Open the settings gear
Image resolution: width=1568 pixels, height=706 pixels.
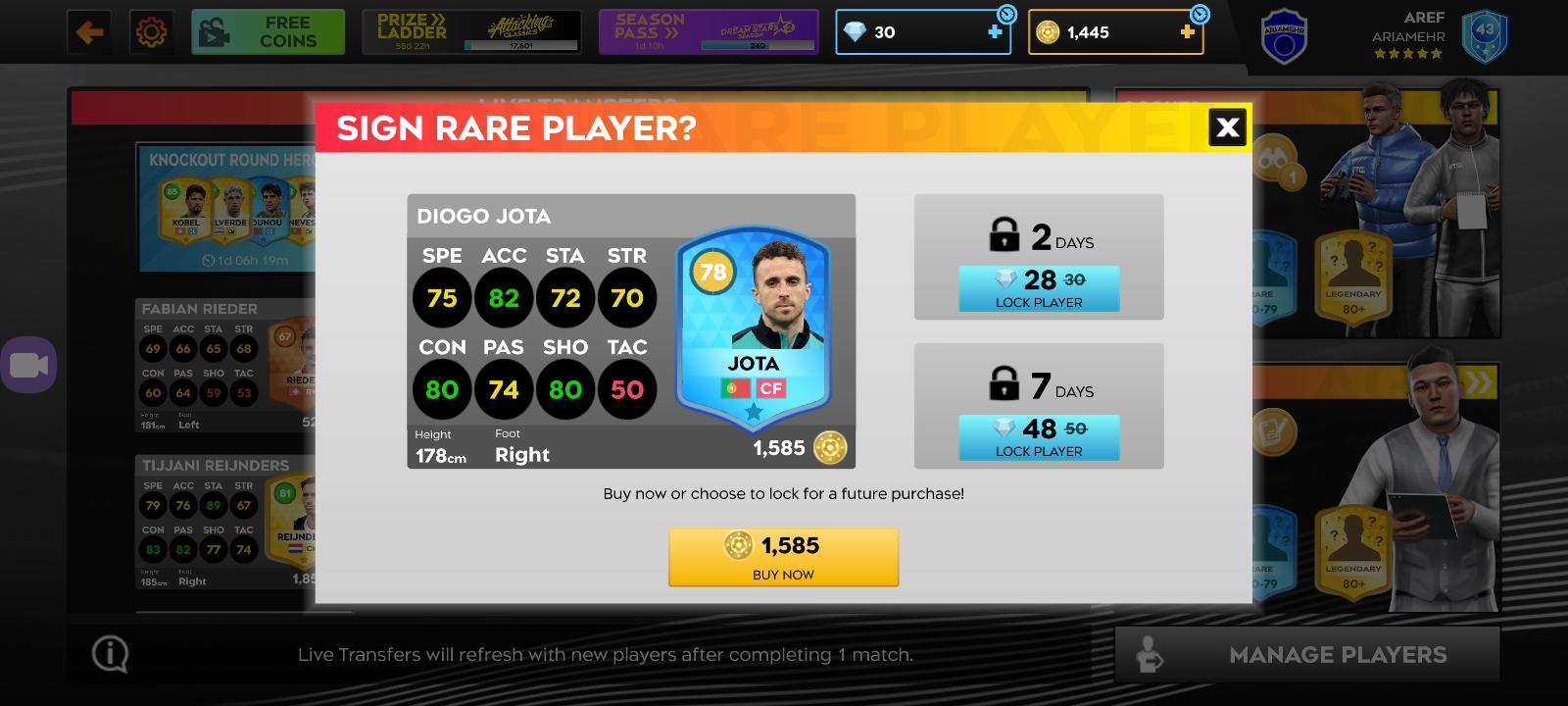tap(151, 32)
